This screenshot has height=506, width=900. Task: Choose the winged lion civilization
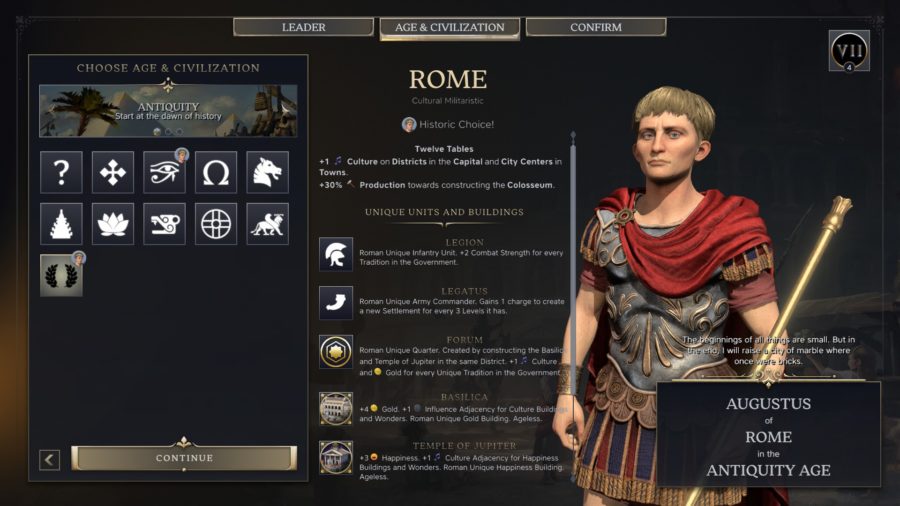tap(267, 224)
